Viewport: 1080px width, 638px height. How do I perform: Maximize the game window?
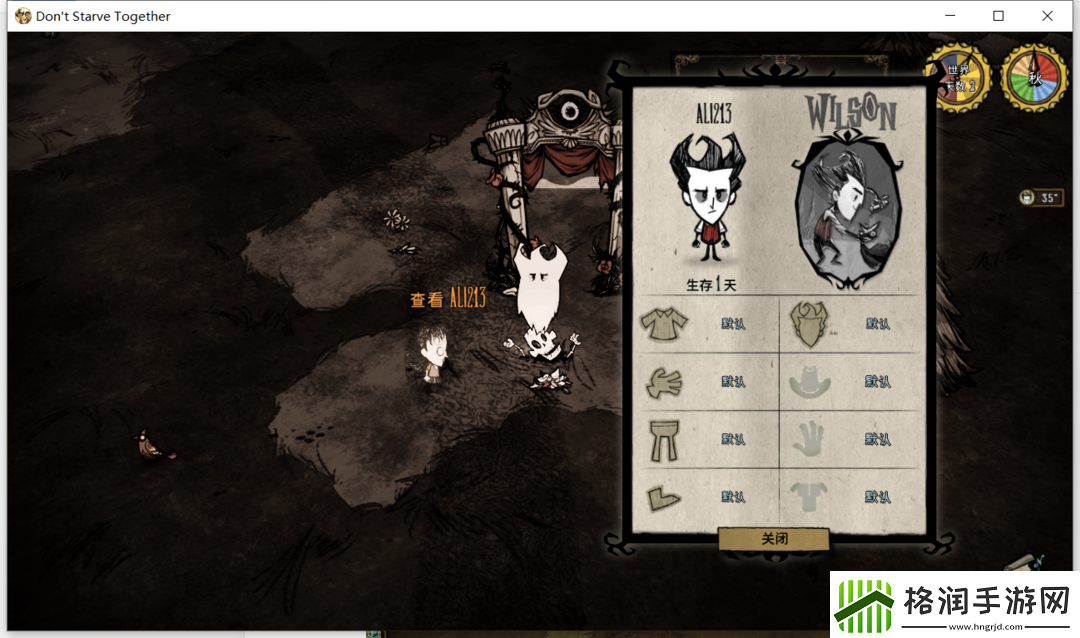[998, 16]
